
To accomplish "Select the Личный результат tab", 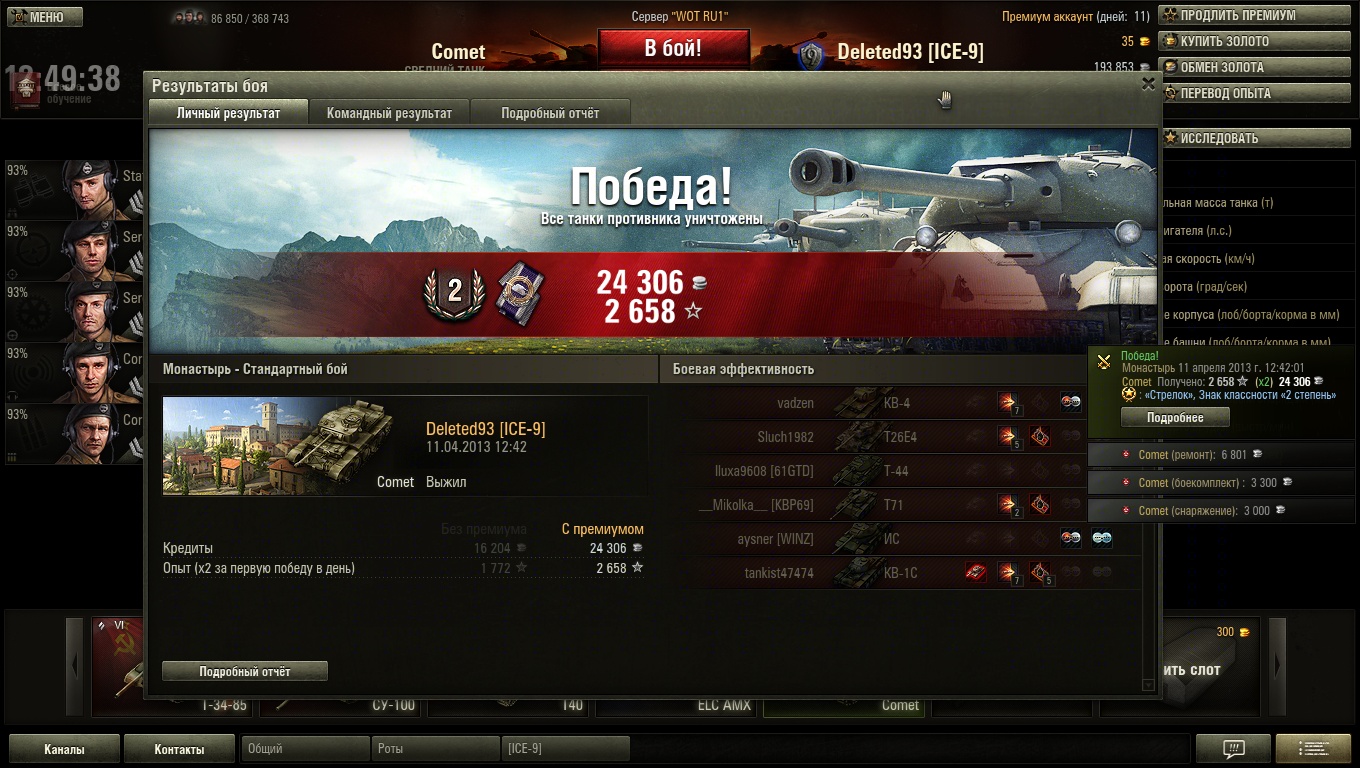I will coord(228,113).
